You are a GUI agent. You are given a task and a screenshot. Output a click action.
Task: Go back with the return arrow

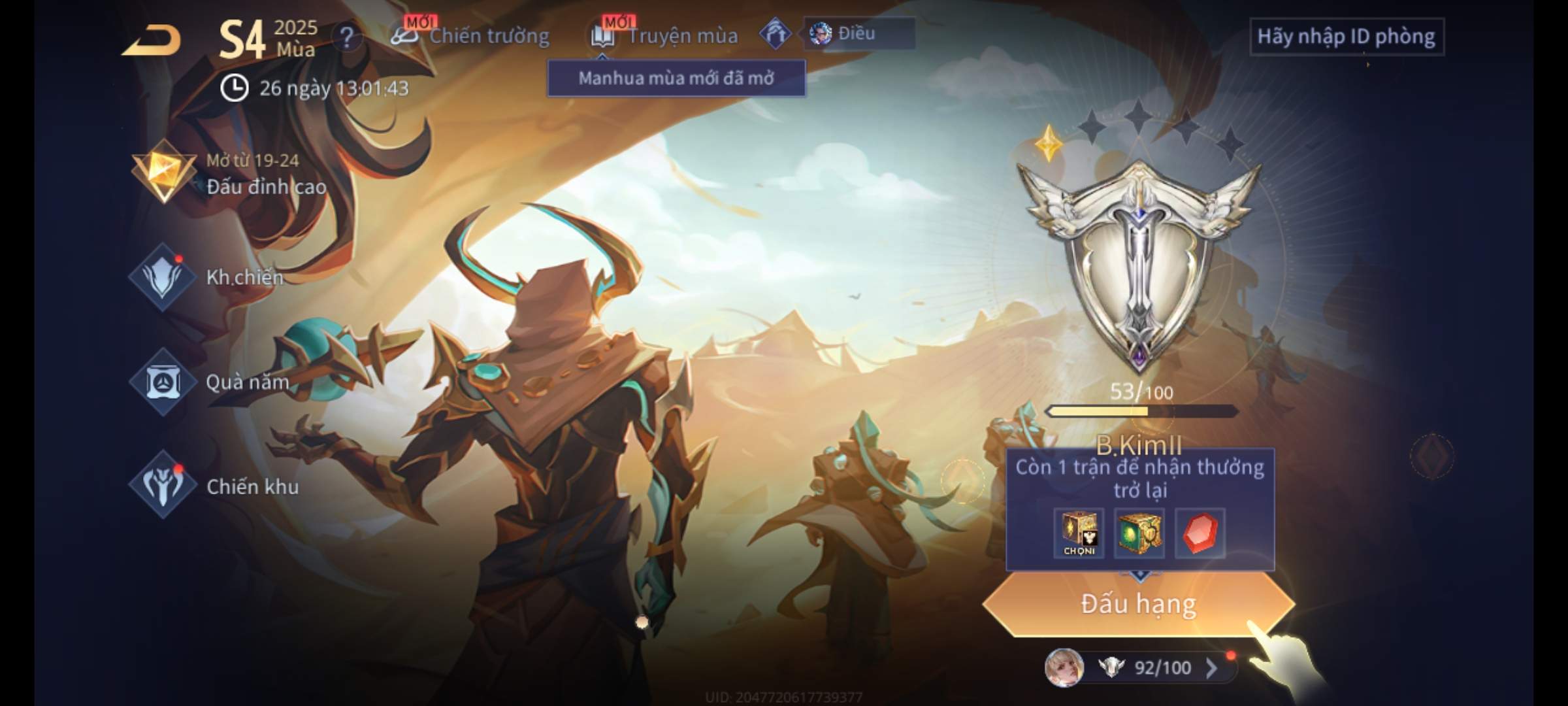pos(152,41)
